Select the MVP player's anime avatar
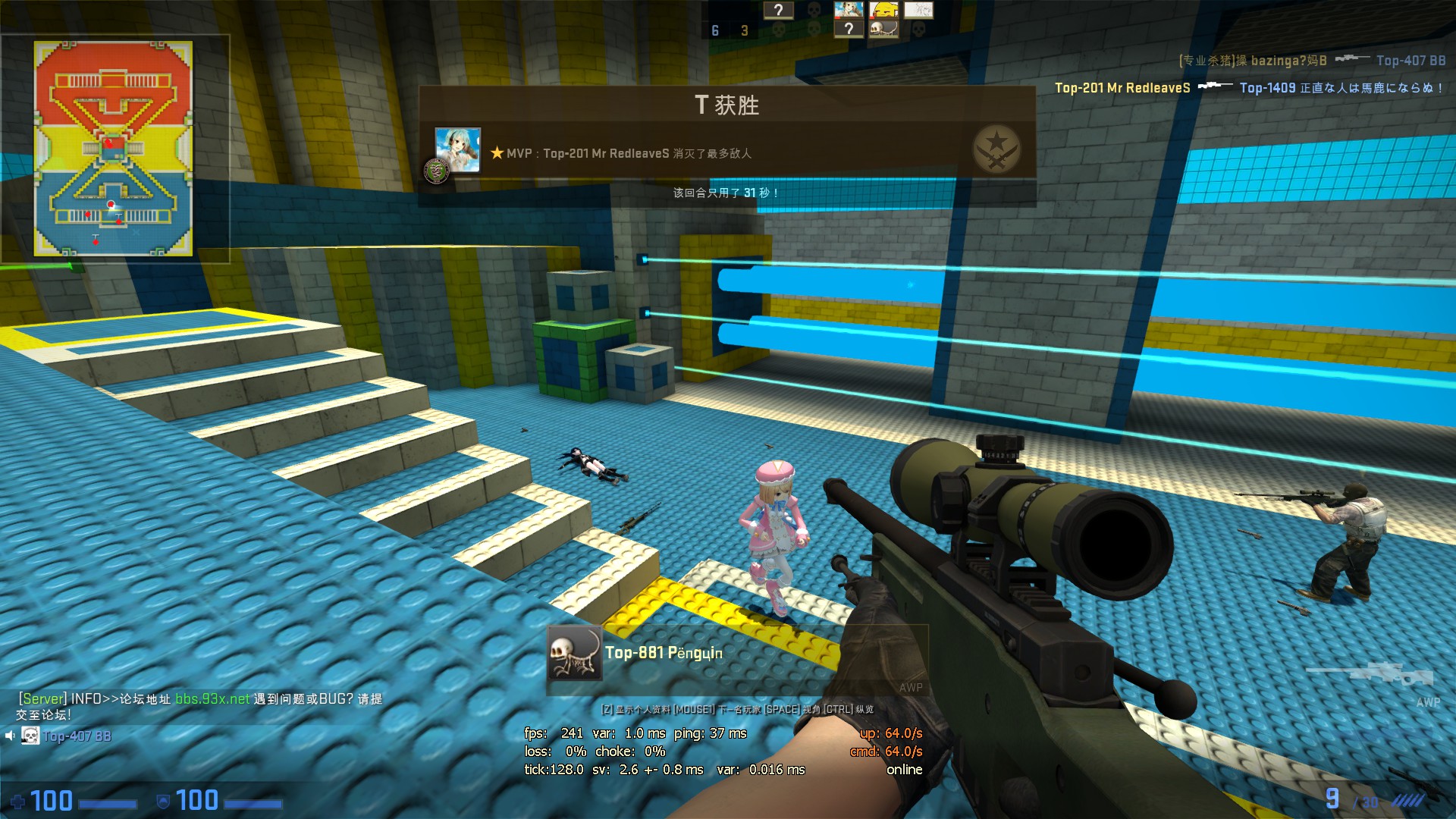 point(457,150)
